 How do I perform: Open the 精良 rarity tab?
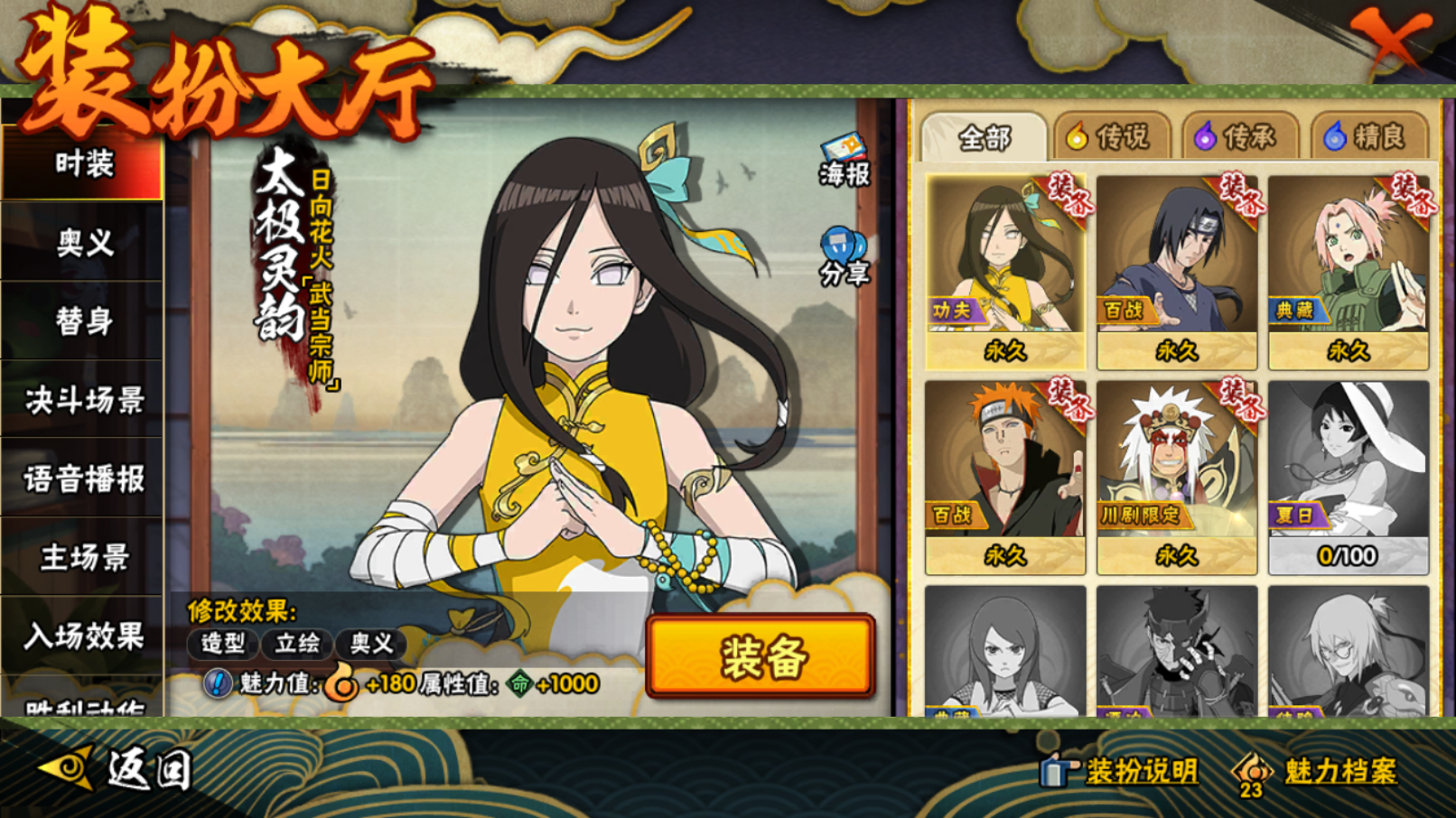(1367, 137)
